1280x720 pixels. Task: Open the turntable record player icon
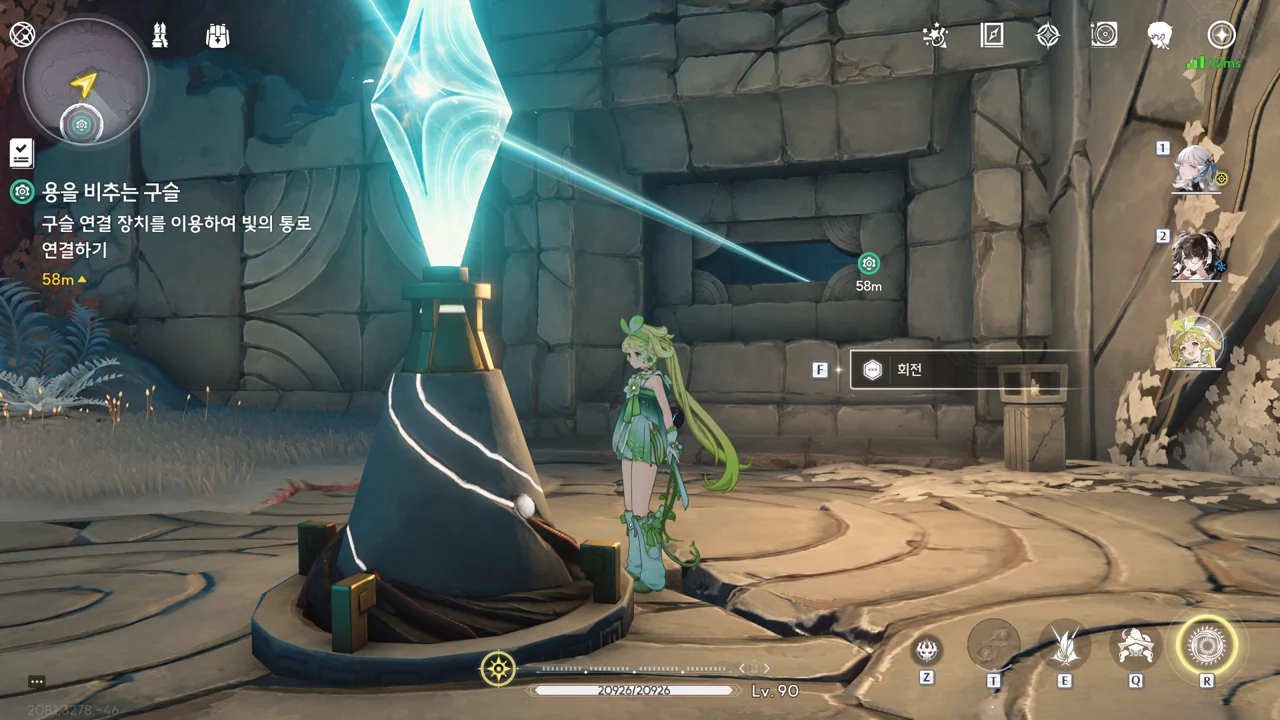[x=1104, y=36]
